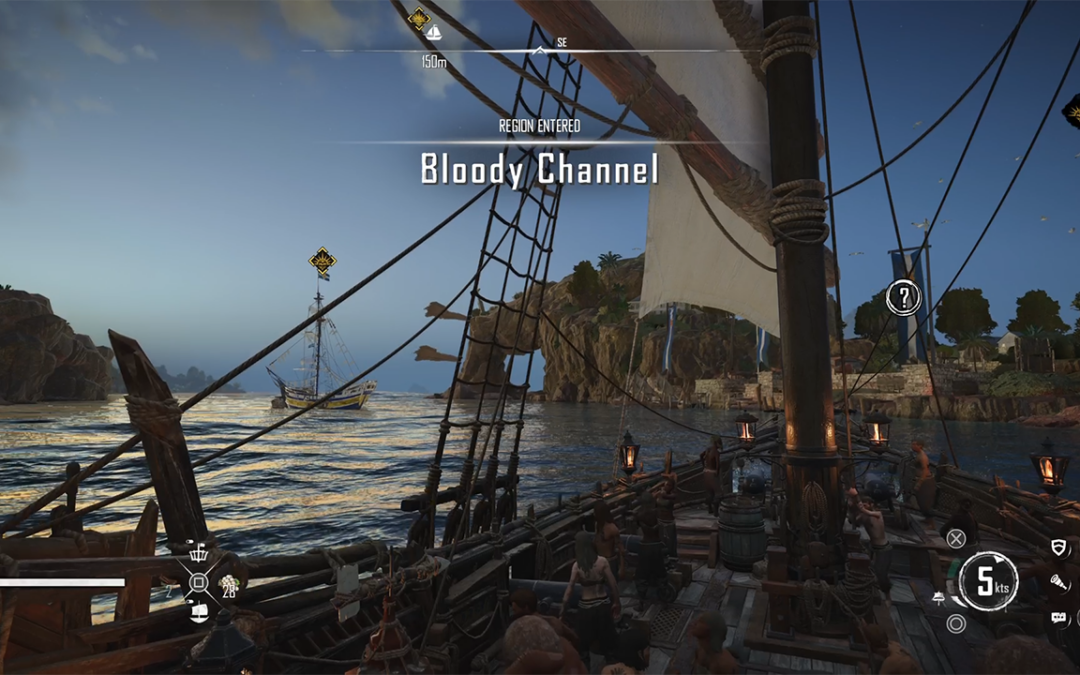Open the chat speech bubble icon
This screenshot has width=1080, height=675.
[x=1059, y=618]
